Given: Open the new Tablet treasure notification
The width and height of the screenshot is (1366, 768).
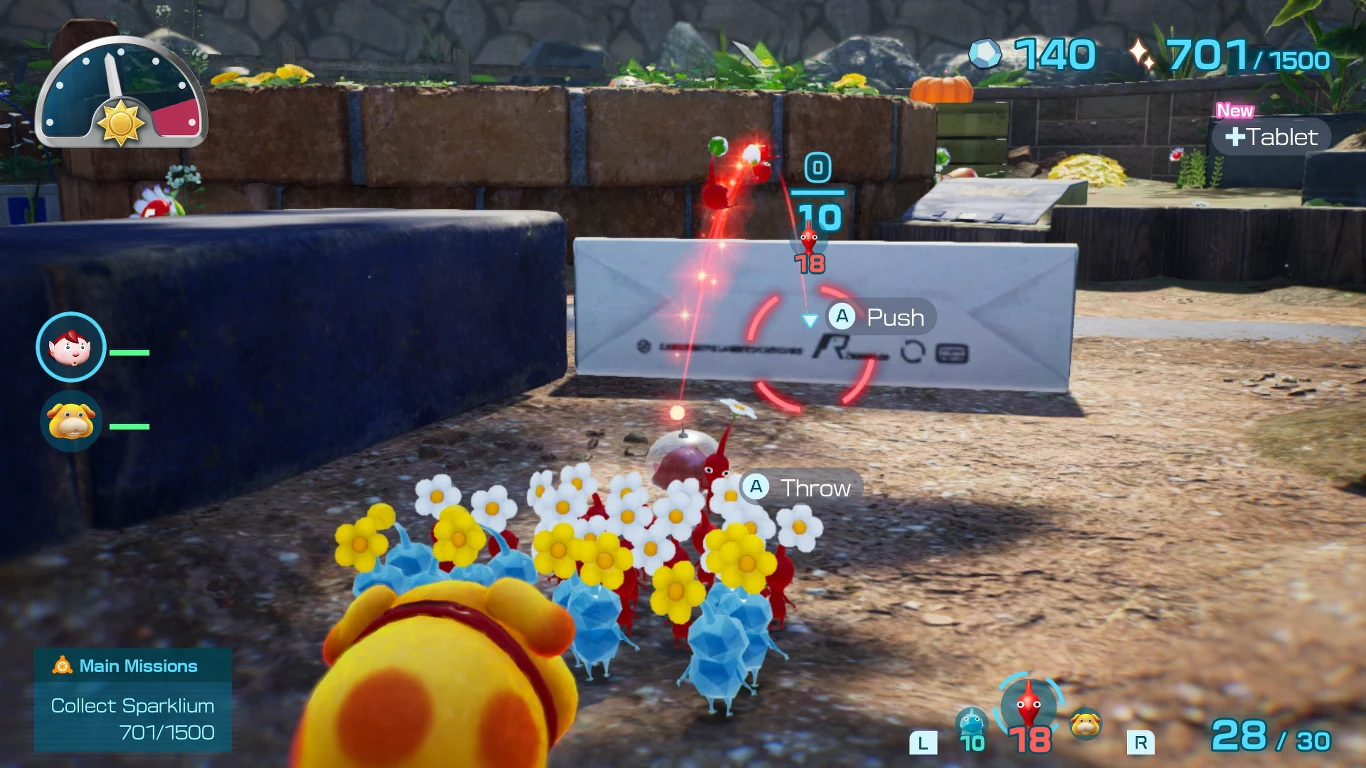Looking at the screenshot, I should (1271, 136).
